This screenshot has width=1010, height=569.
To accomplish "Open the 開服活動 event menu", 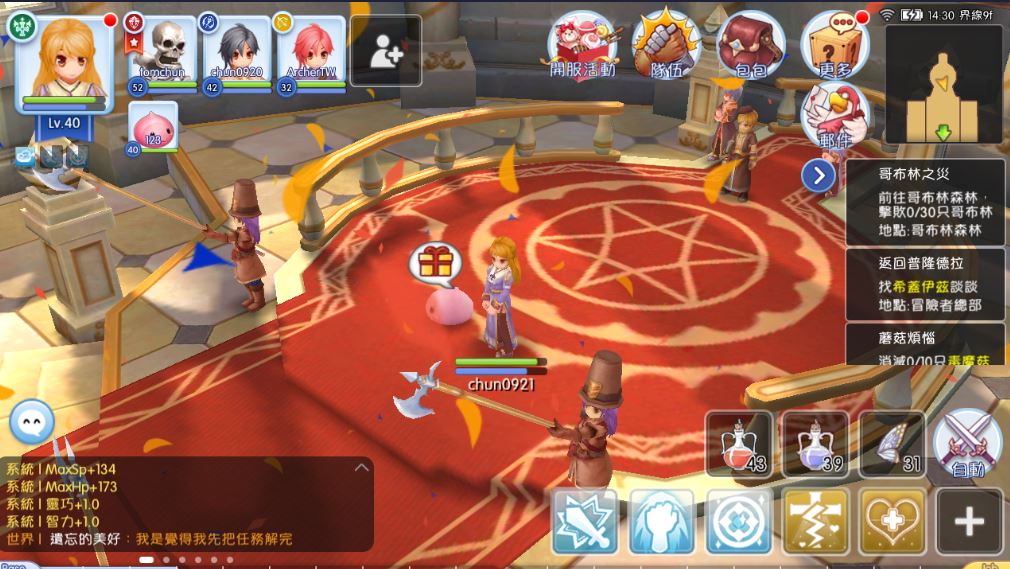I will coord(582,45).
